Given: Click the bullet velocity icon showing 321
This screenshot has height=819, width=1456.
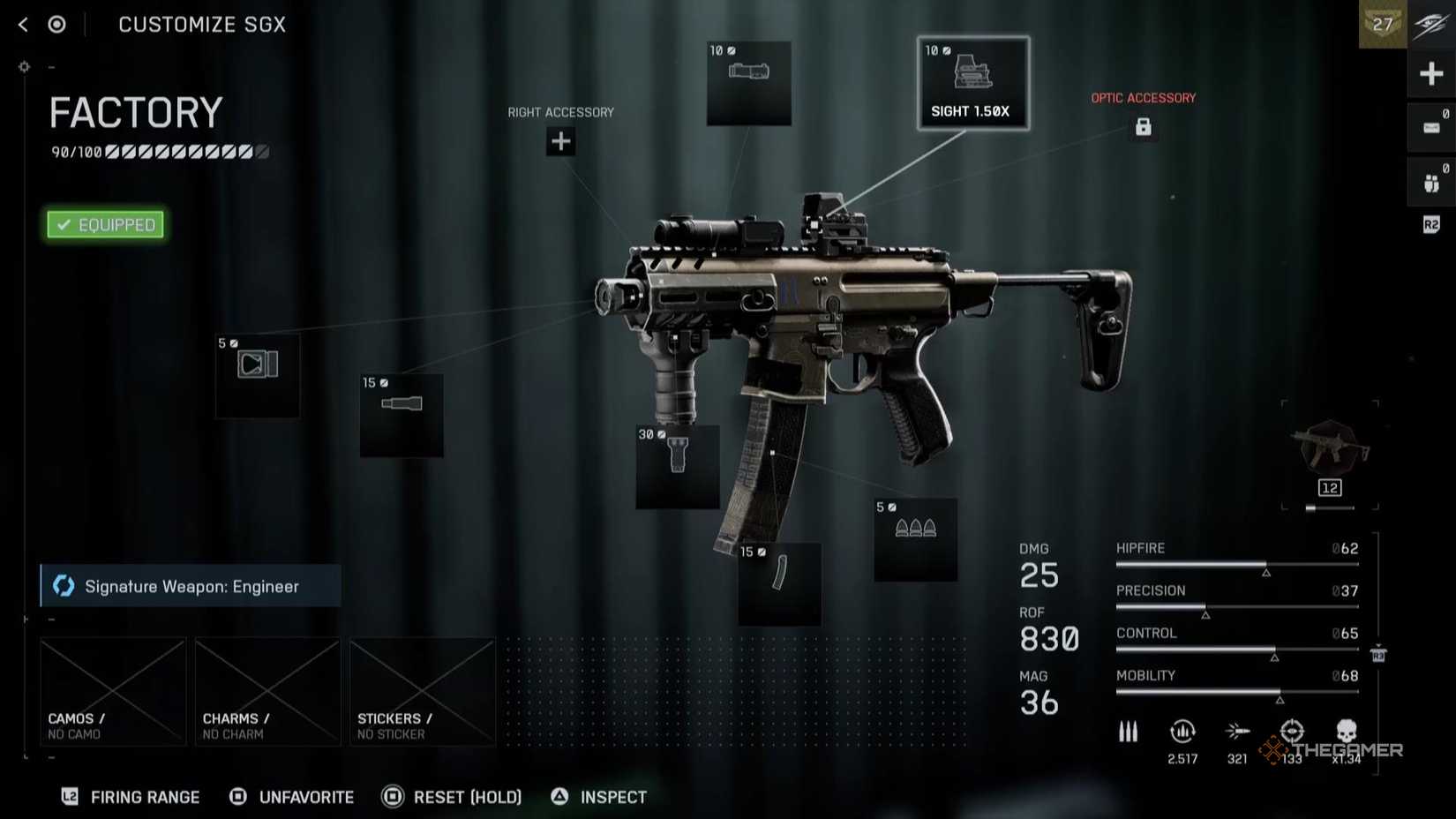Looking at the screenshot, I should coord(1238,733).
